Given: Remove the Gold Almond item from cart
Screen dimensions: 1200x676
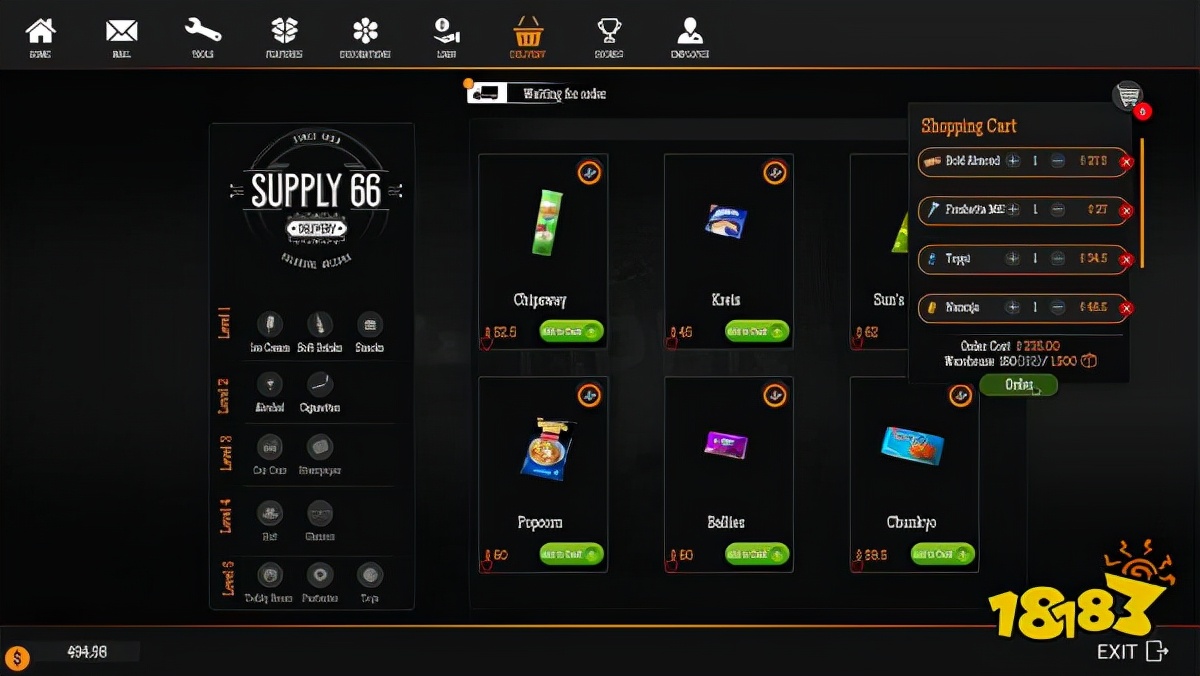Looking at the screenshot, I should tap(1126, 162).
